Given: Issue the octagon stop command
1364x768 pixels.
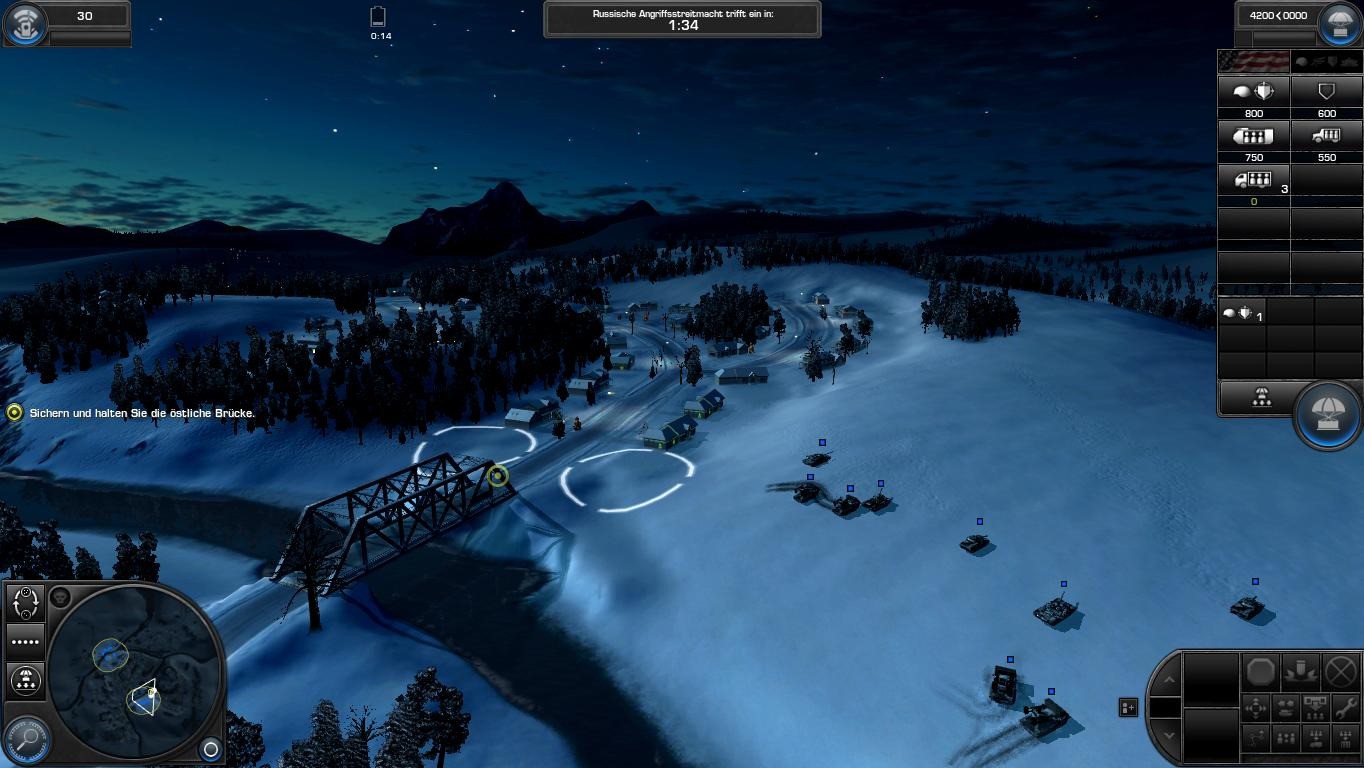Looking at the screenshot, I should pyautogui.click(x=1262, y=671).
